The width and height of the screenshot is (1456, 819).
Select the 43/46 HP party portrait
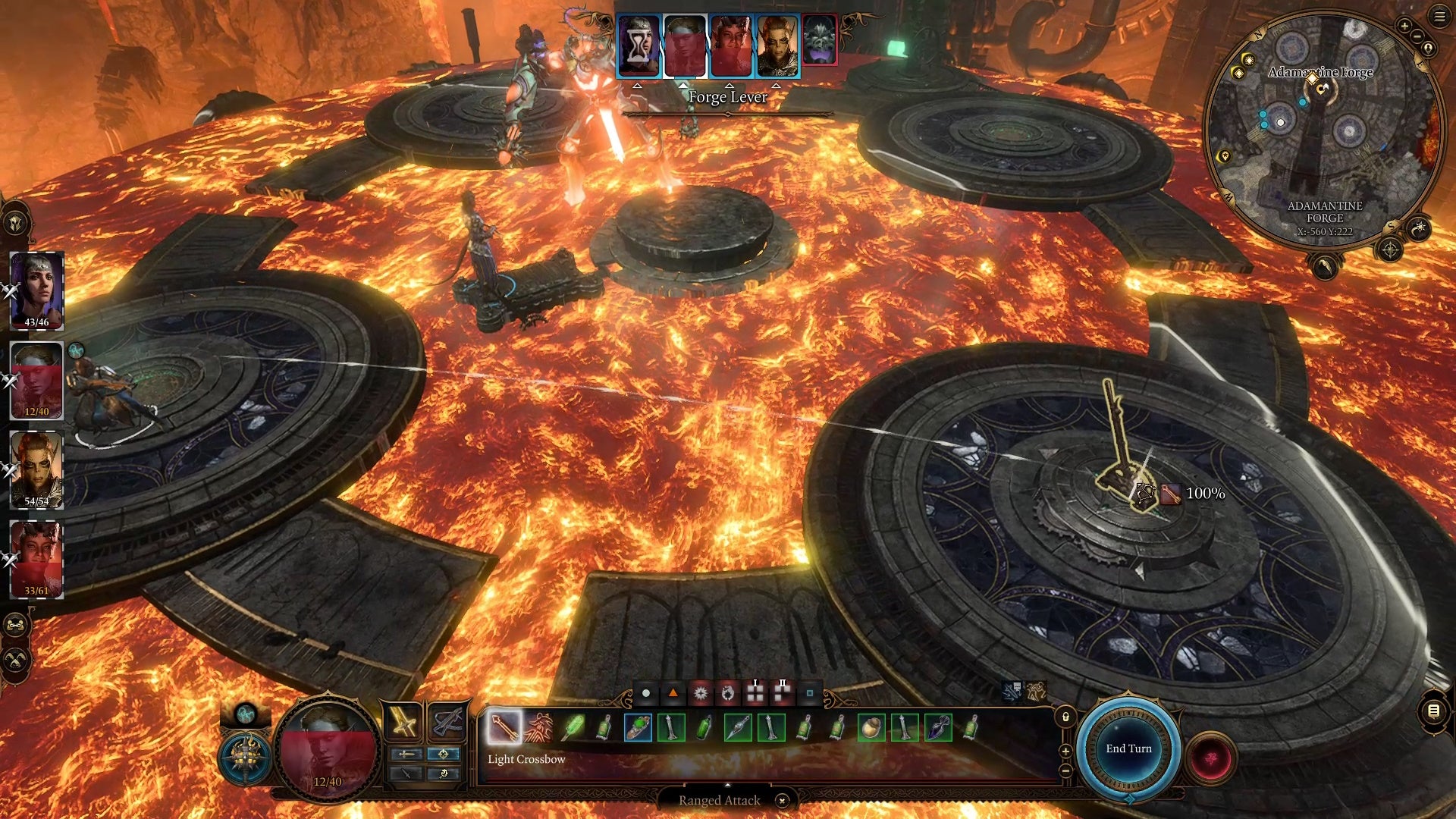pos(36,288)
